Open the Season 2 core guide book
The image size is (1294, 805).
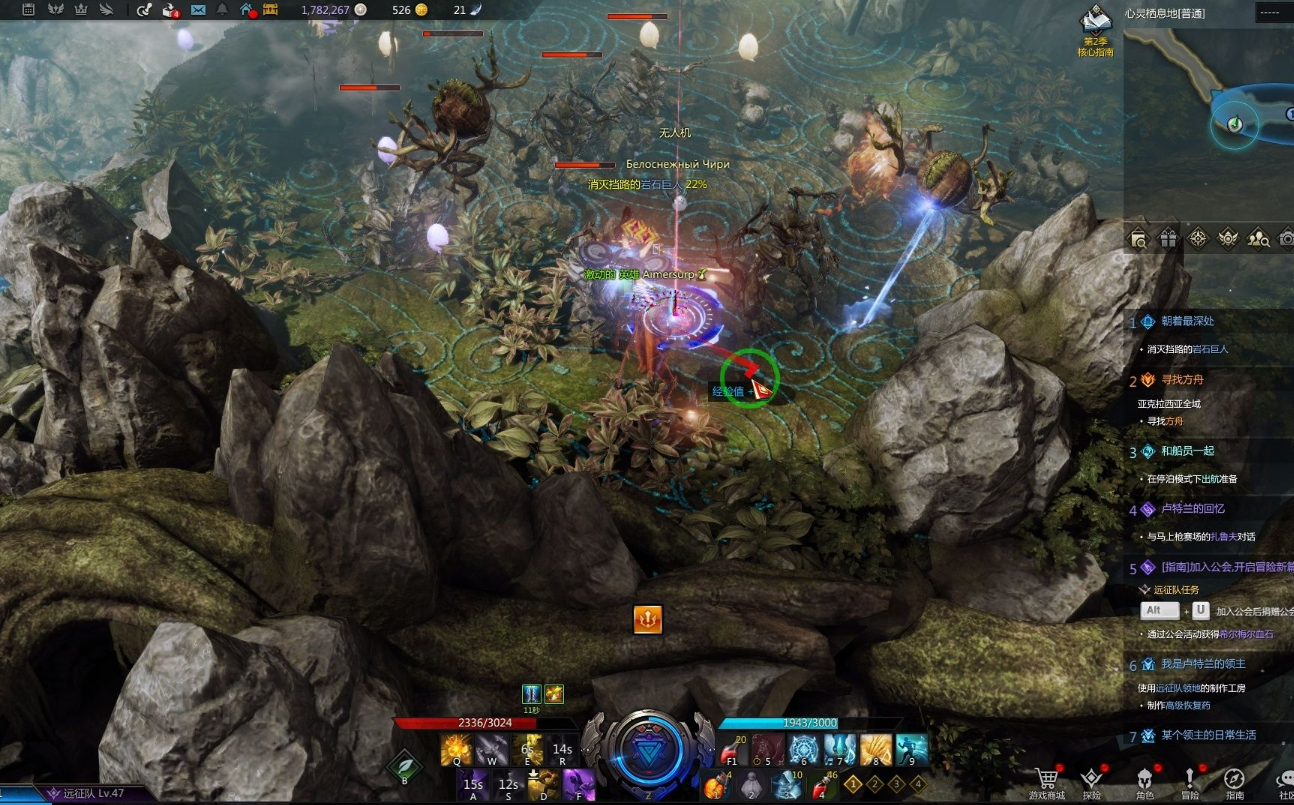(x=1097, y=22)
